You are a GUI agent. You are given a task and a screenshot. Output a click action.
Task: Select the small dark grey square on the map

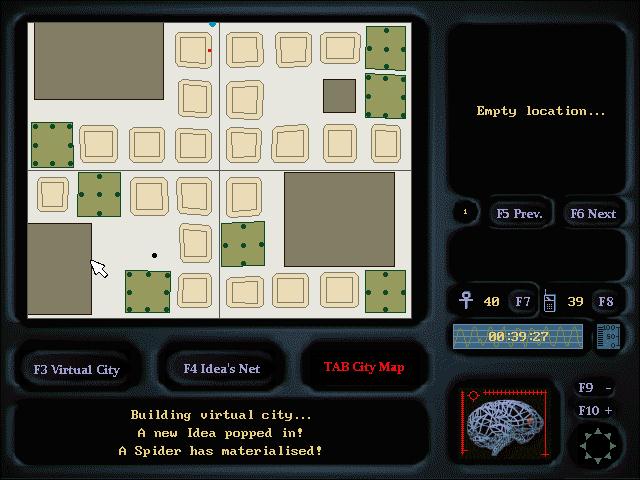pyautogui.click(x=339, y=96)
